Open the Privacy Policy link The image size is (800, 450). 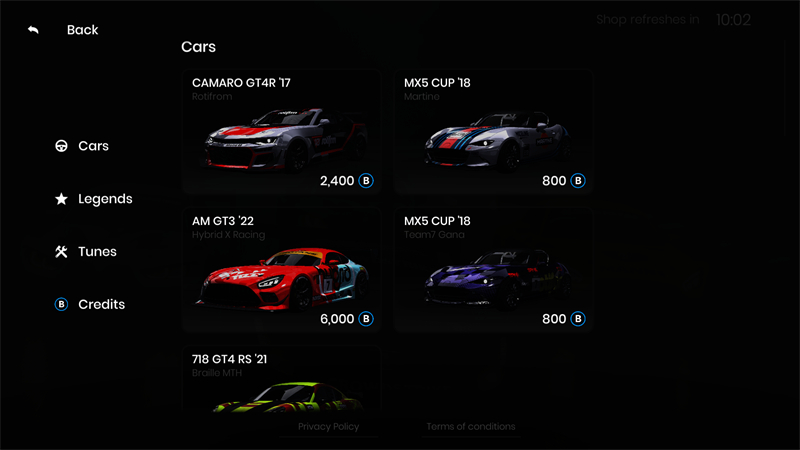pyautogui.click(x=328, y=427)
